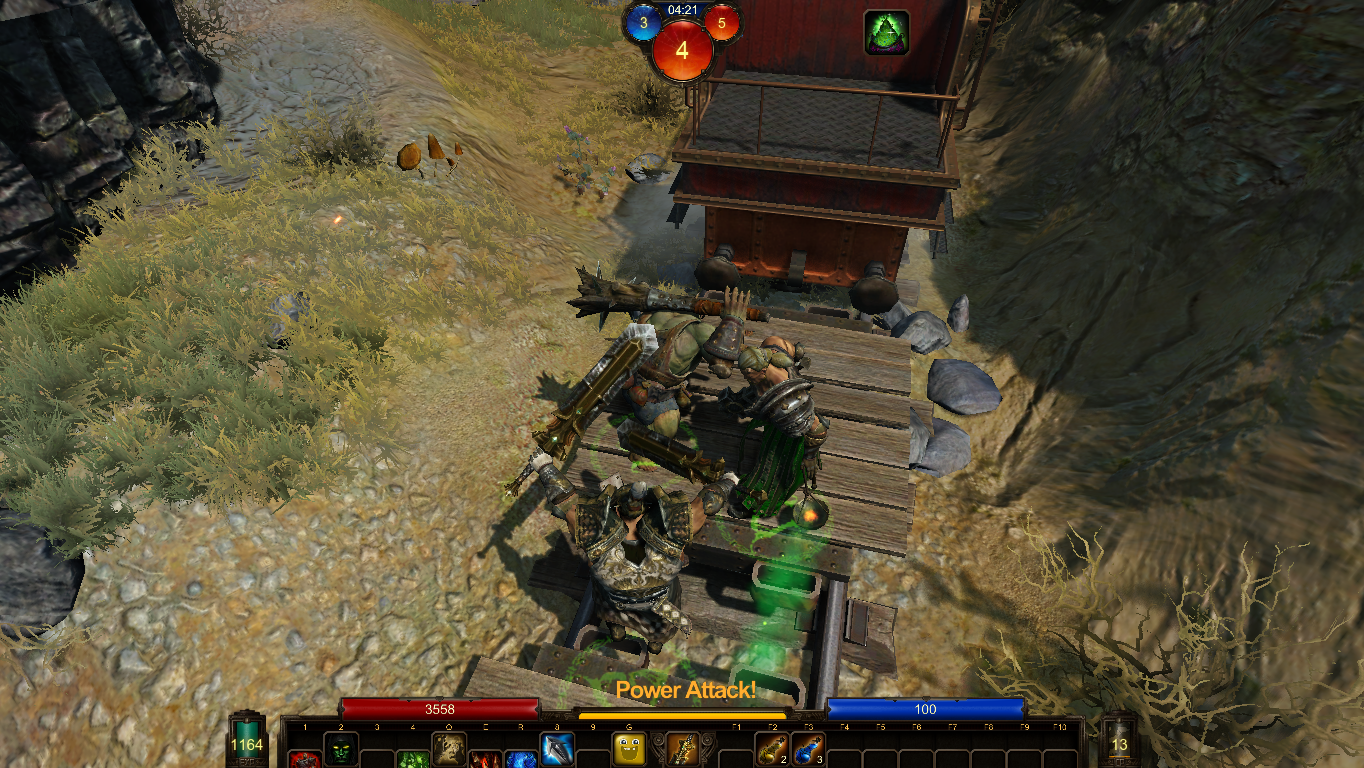
Task: Use the red skill in slot 1
Action: [x=305, y=760]
